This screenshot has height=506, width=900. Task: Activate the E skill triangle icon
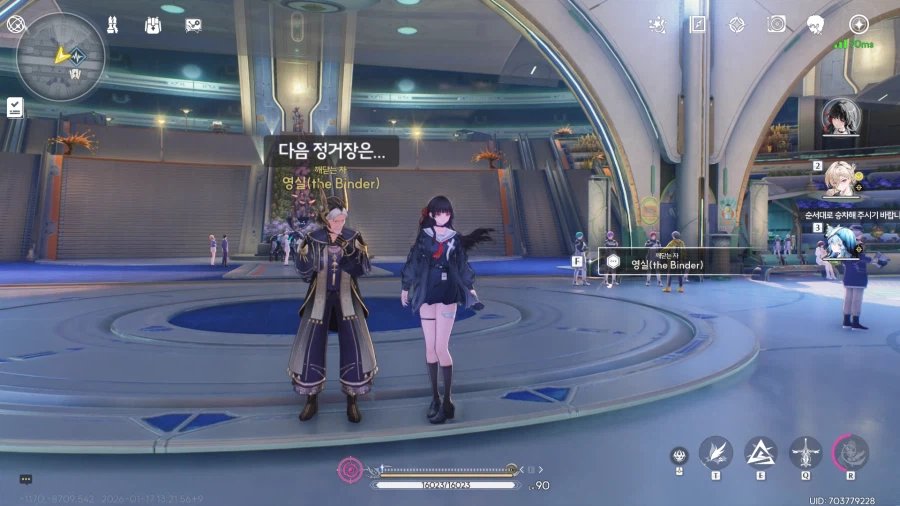(761, 453)
